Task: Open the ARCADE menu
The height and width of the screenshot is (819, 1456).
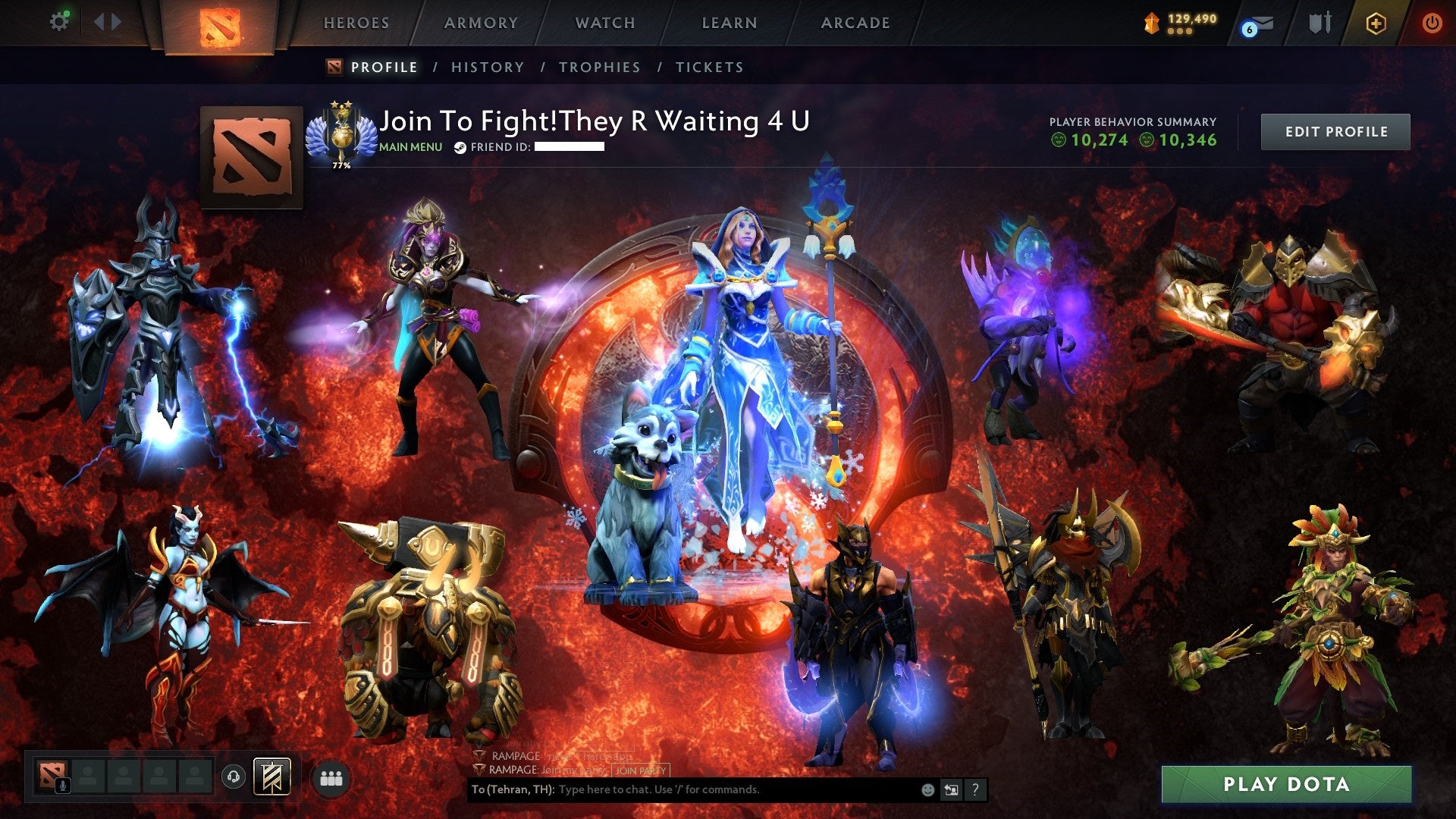Action: (855, 23)
